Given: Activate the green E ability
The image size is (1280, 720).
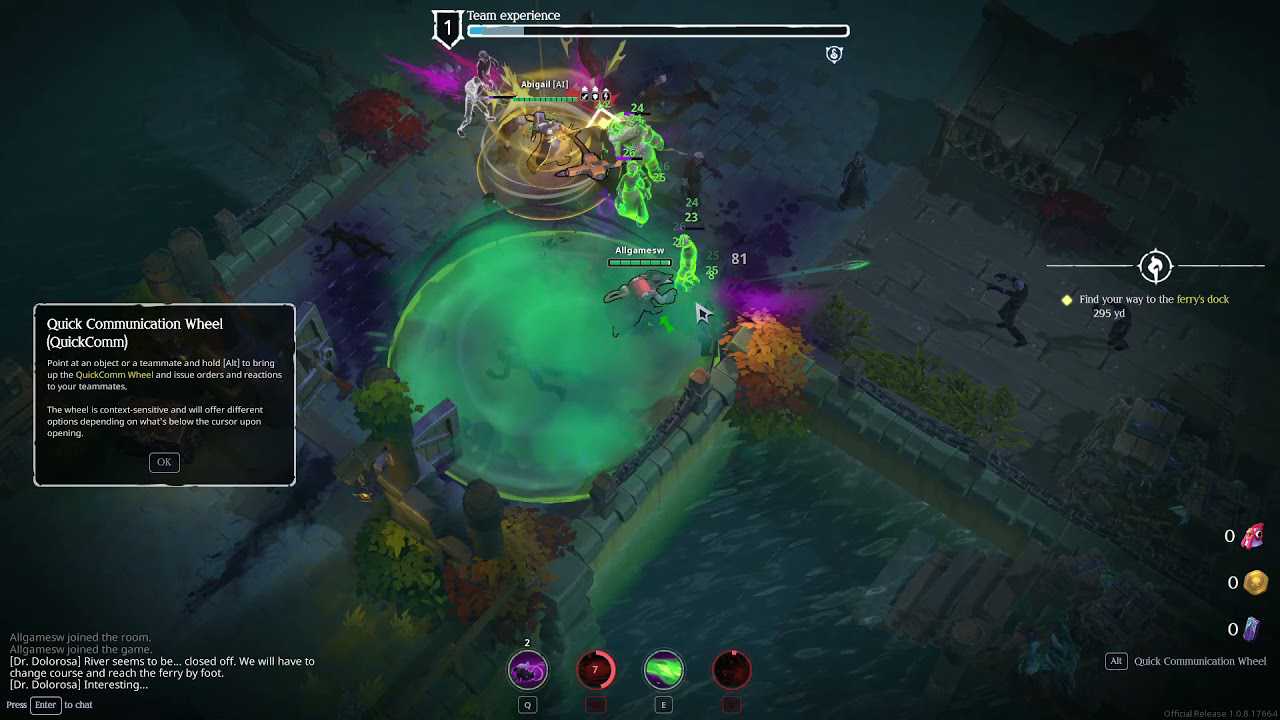Looking at the screenshot, I should pyautogui.click(x=663, y=670).
